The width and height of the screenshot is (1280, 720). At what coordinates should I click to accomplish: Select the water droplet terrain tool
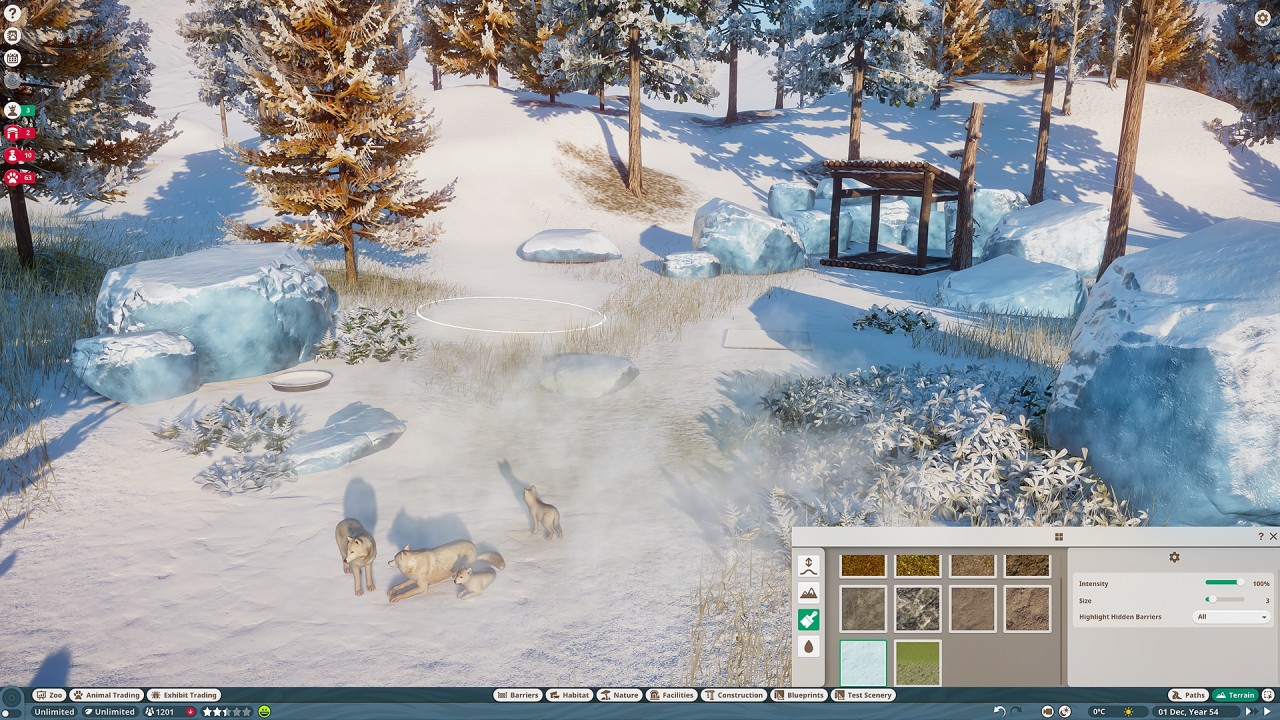coord(809,647)
